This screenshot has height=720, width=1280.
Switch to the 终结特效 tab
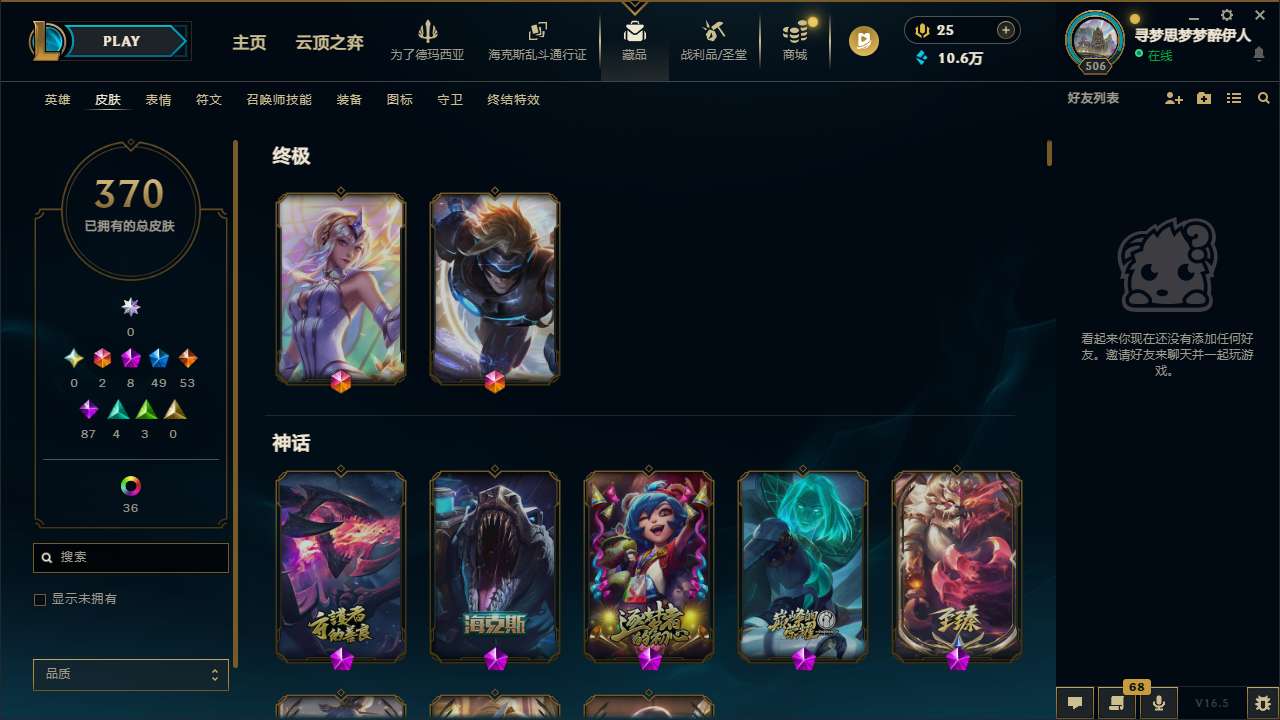pos(512,99)
